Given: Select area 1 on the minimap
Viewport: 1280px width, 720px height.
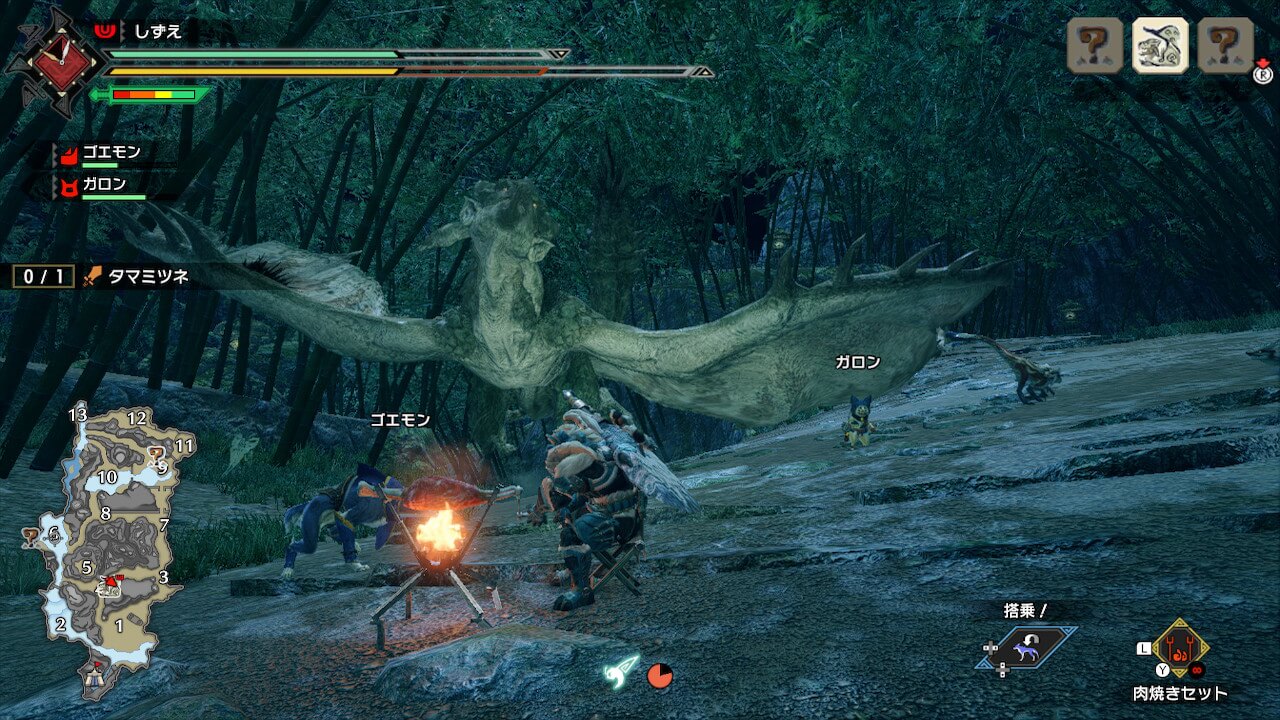Looking at the screenshot, I should click(119, 626).
